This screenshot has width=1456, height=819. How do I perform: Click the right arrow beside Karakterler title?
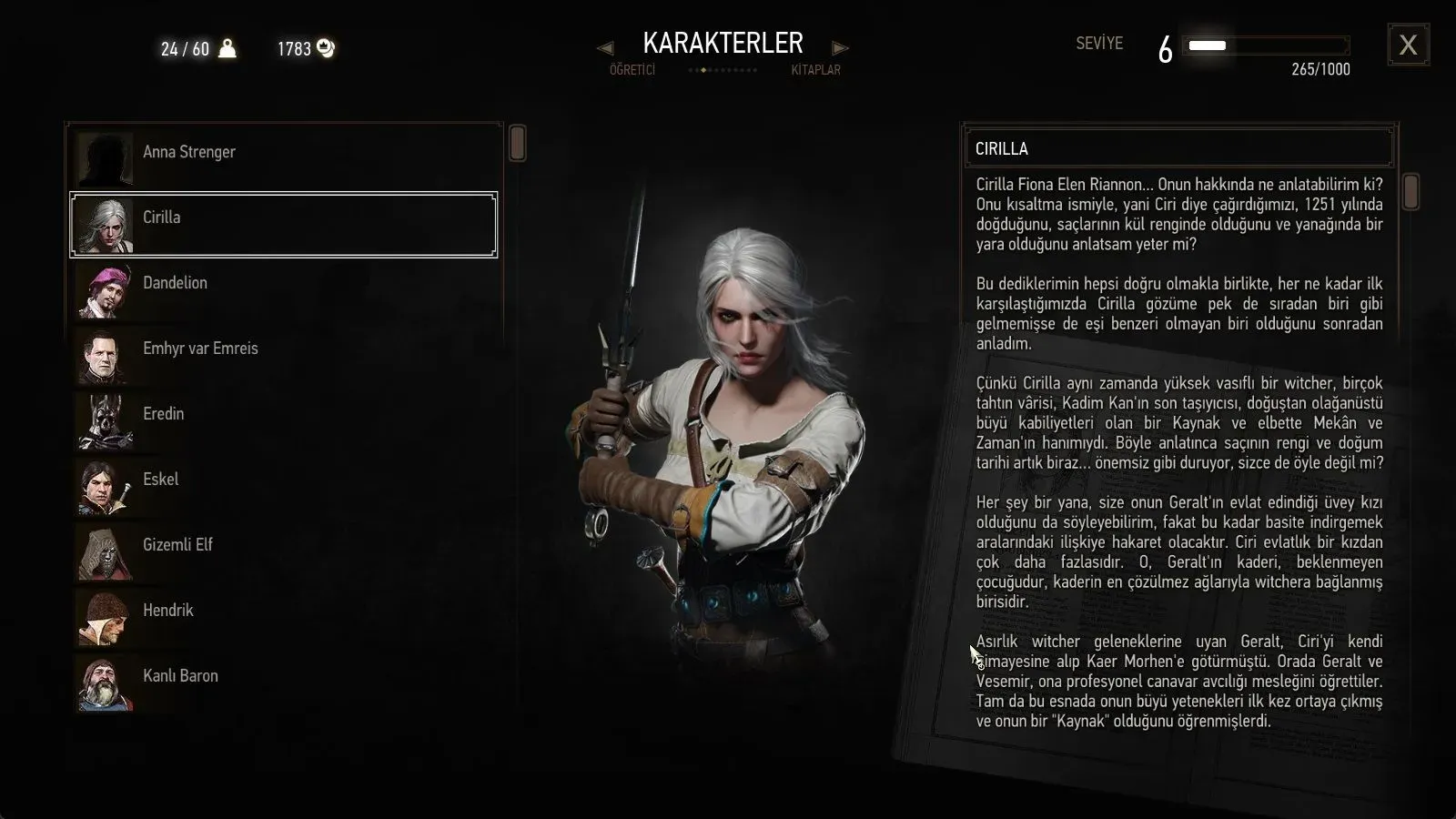[840, 47]
